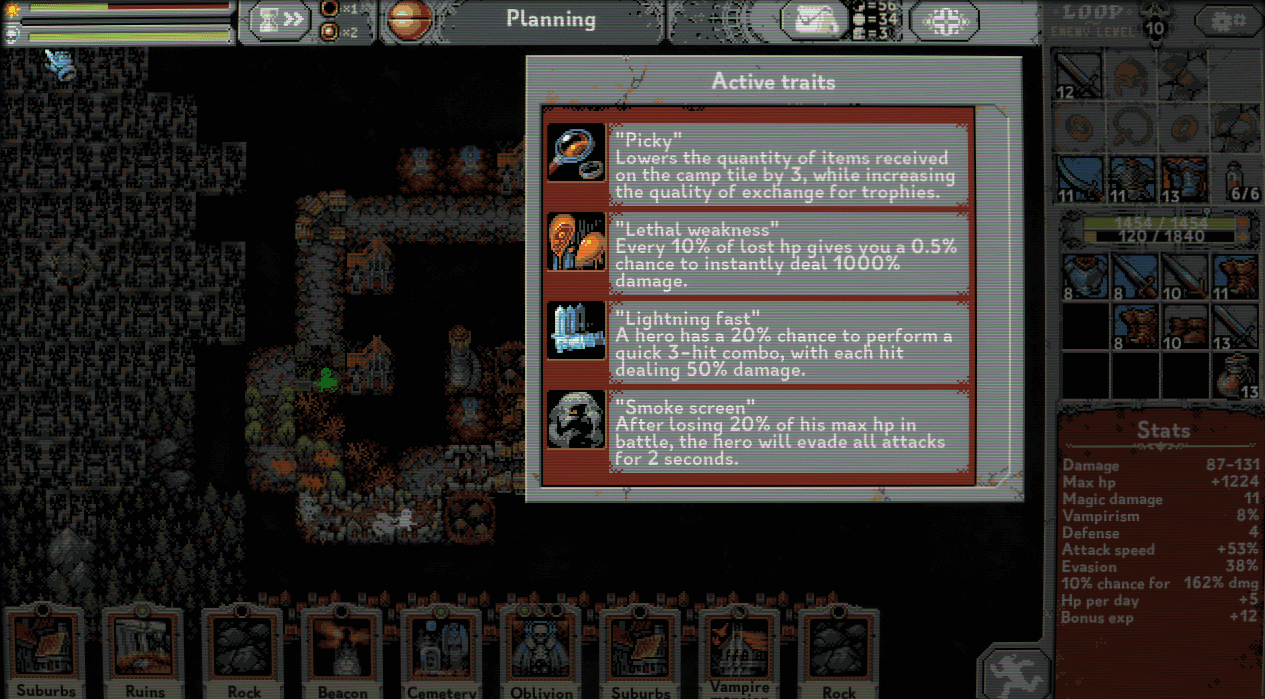Toggle the hourglass game speed button
This screenshot has width=1265, height=699.
point(279,19)
